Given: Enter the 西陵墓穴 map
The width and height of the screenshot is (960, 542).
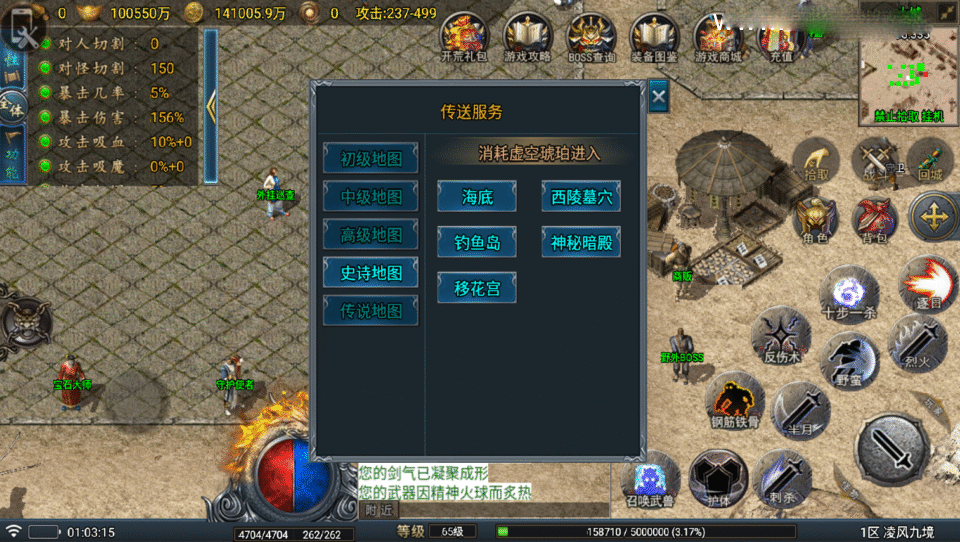Looking at the screenshot, I should point(581,197).
